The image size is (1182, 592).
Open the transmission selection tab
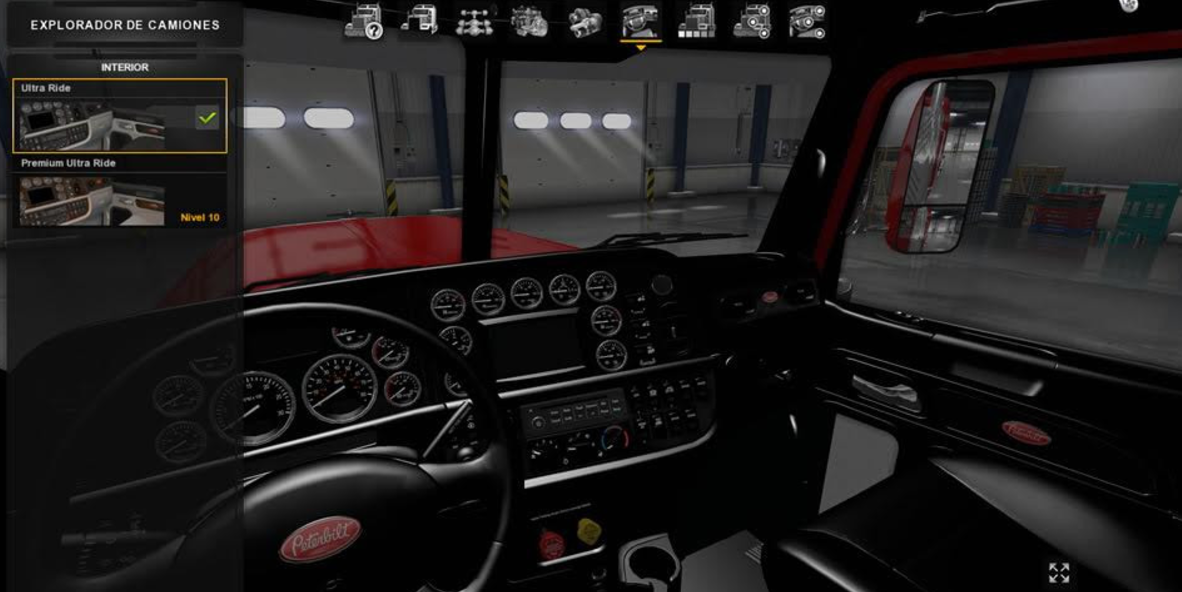[x=584, y=21]
